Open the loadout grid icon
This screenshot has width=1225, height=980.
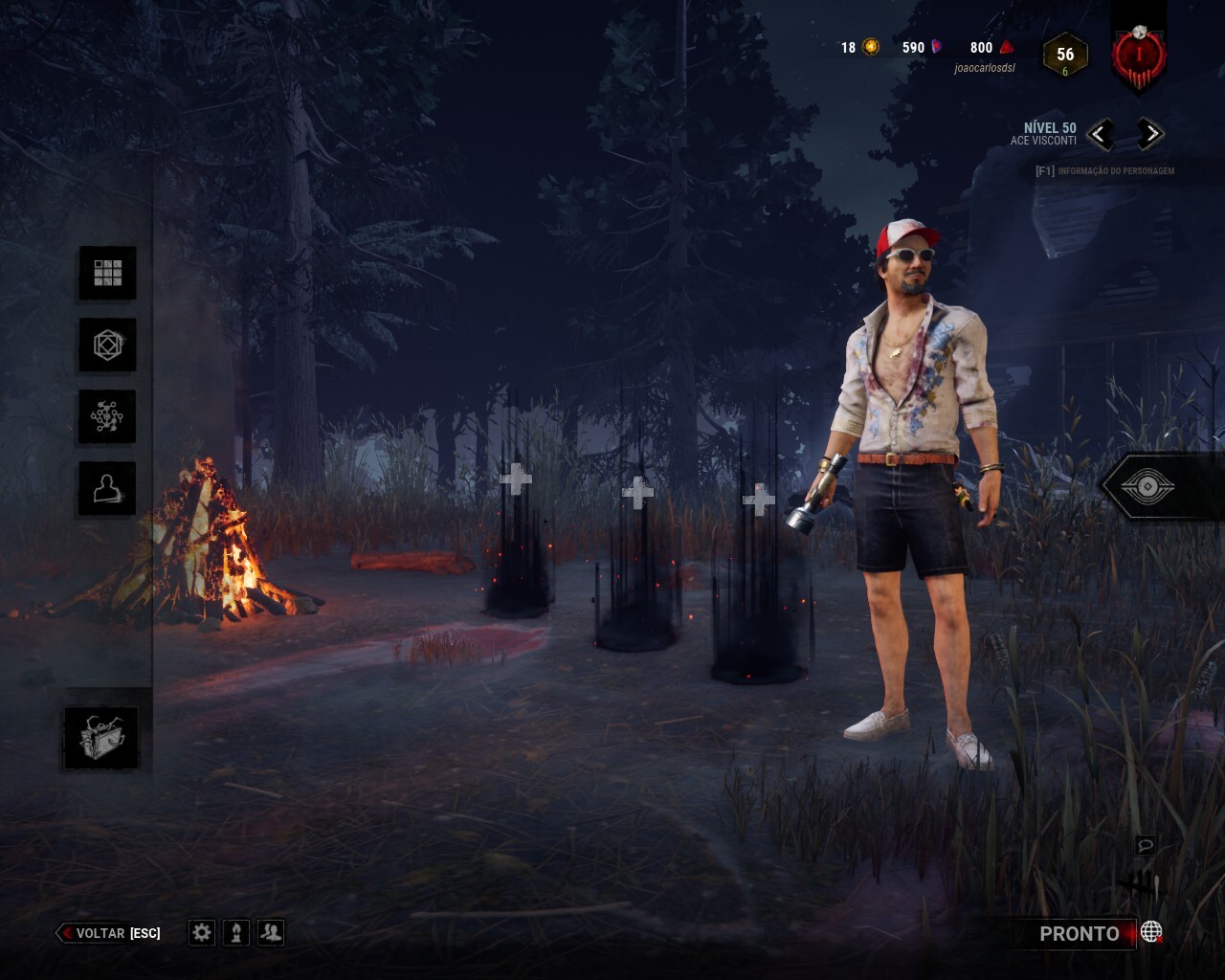107,273
